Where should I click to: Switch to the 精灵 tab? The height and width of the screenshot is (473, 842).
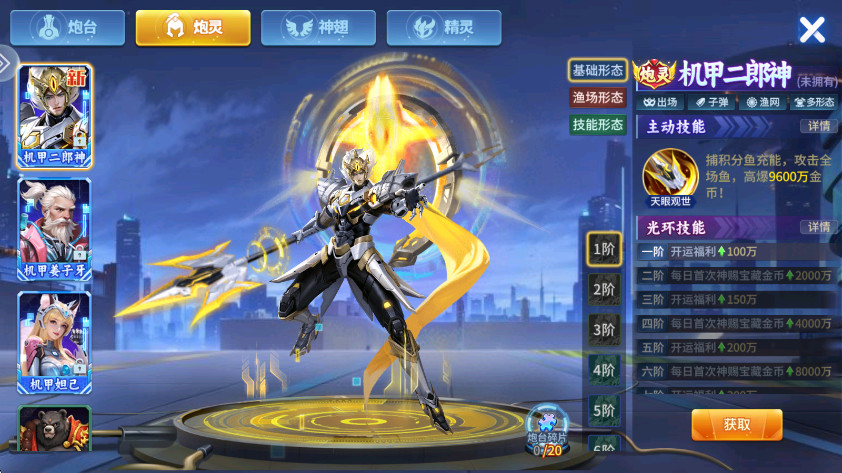[443, 27]
